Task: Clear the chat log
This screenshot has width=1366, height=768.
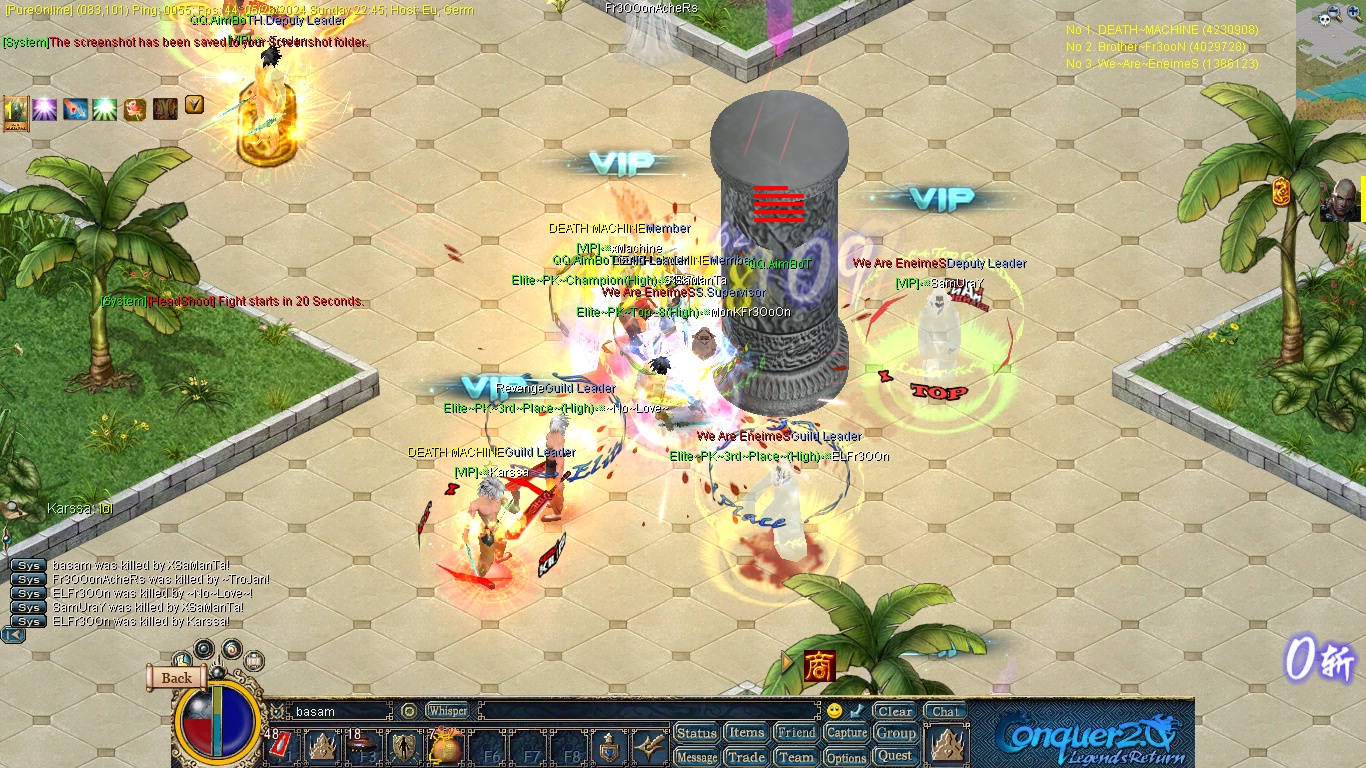Action: [x=894, y=711]
